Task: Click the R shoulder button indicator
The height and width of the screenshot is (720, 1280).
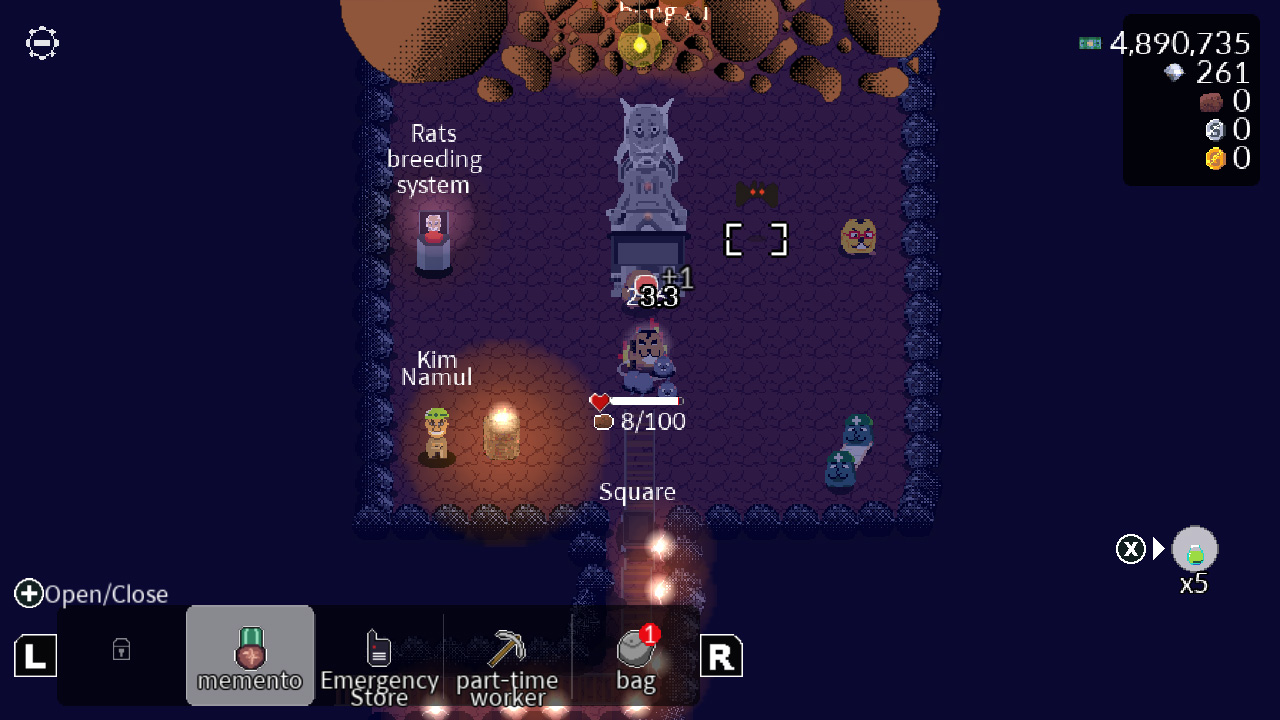Action: [721, 655]
